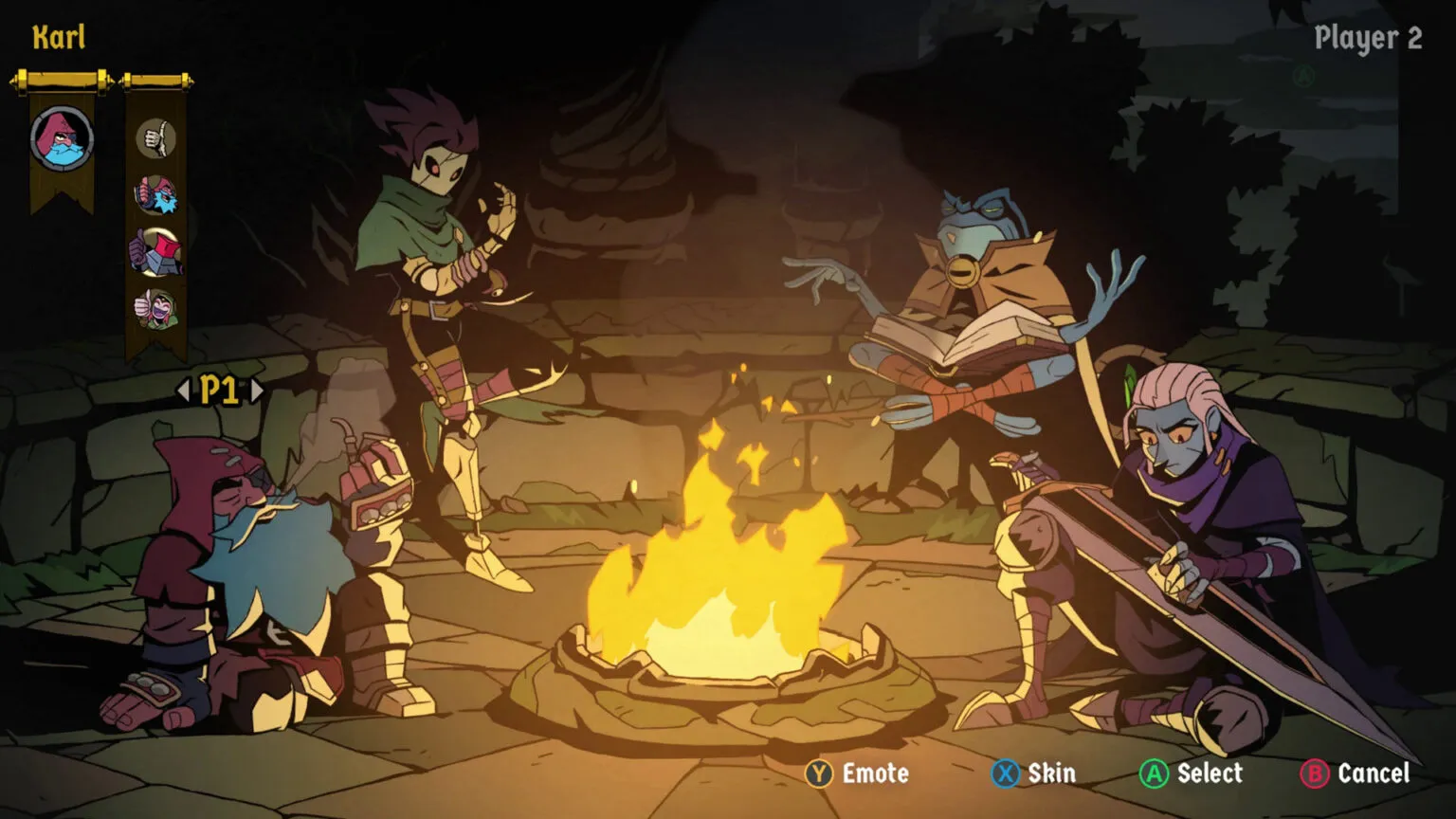Click the Karl name label
The image size is (1456, 819).
59,38
